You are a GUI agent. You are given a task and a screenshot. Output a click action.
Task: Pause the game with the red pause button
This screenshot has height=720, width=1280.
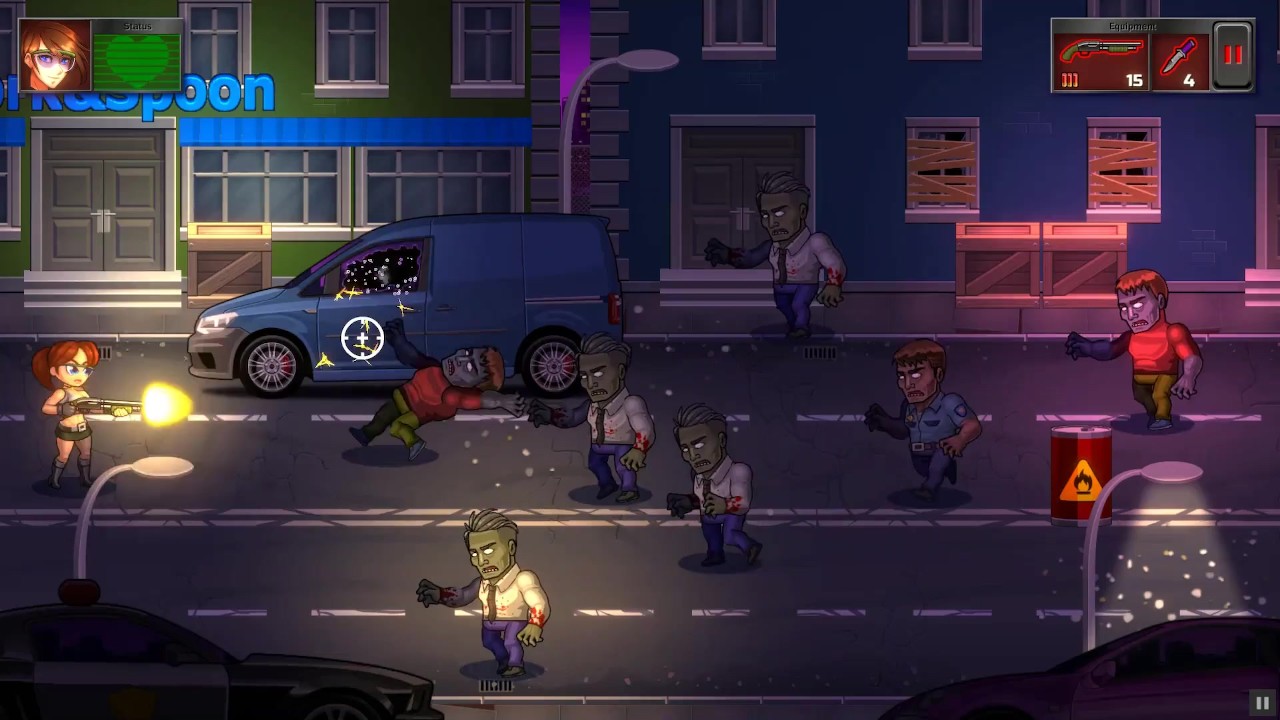[1232, 56]
